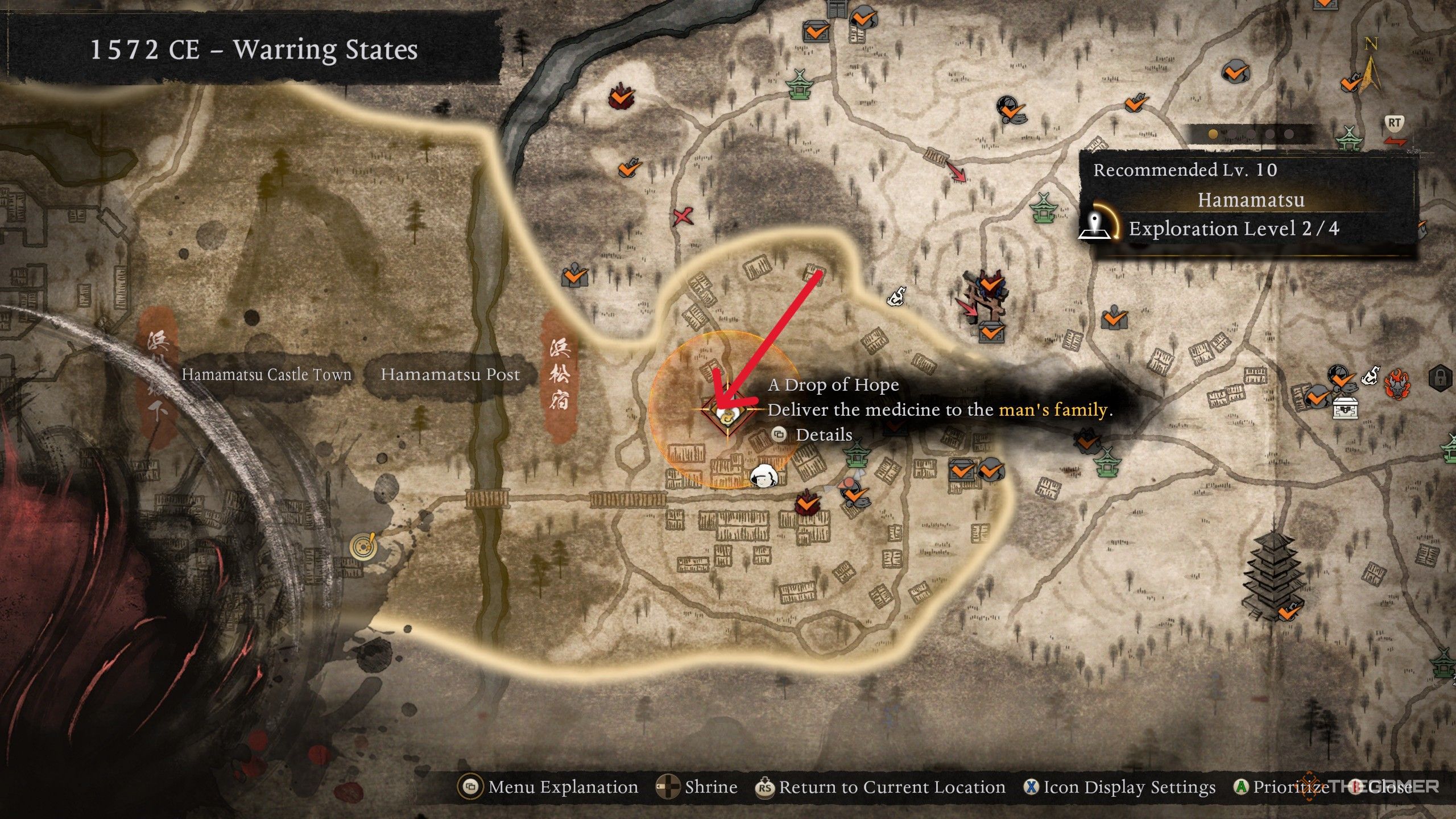Choose the Shrine option in bottom bar
Viewport: 1456px width, 819px height.
coord(697,787)
